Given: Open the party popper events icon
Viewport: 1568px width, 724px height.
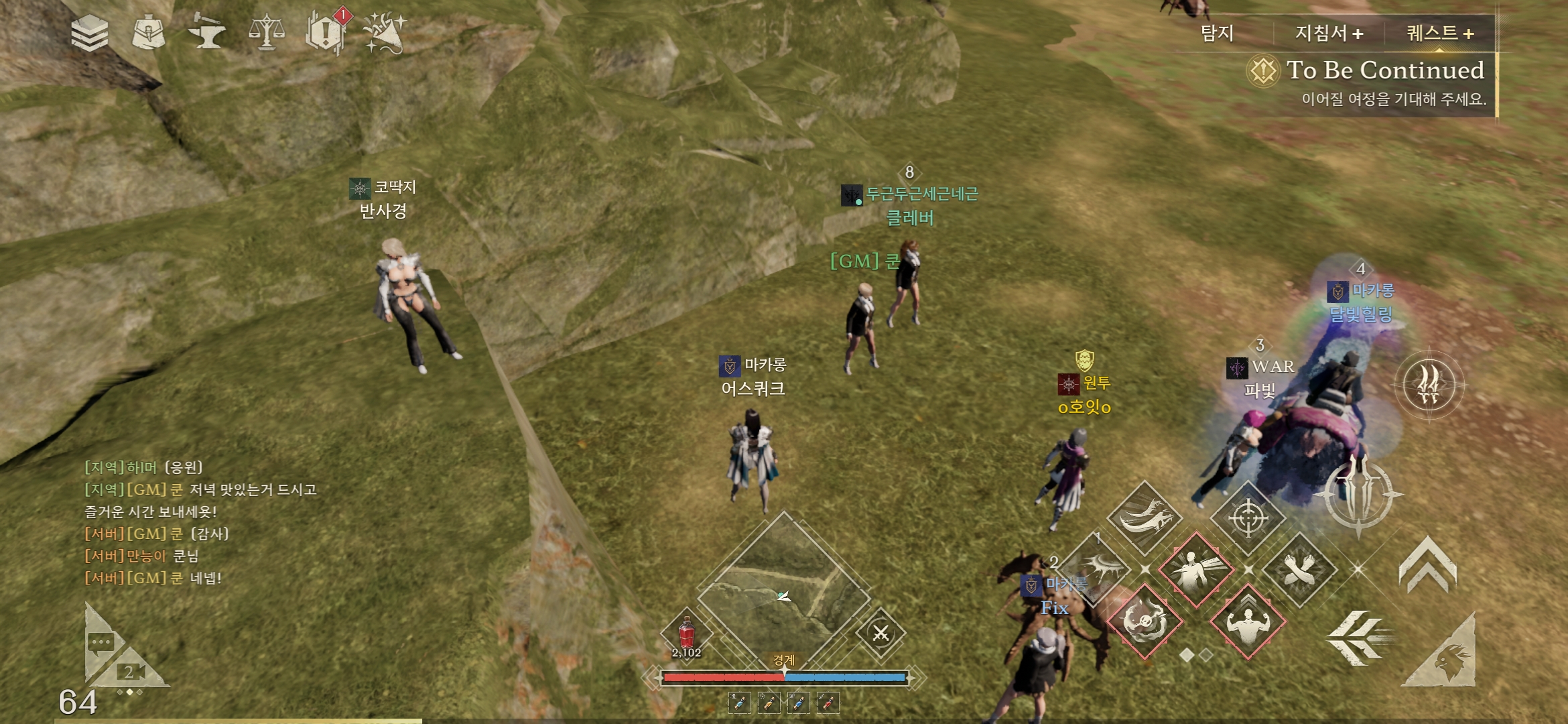Looking at the screenshot, I should tap(385, 32).
